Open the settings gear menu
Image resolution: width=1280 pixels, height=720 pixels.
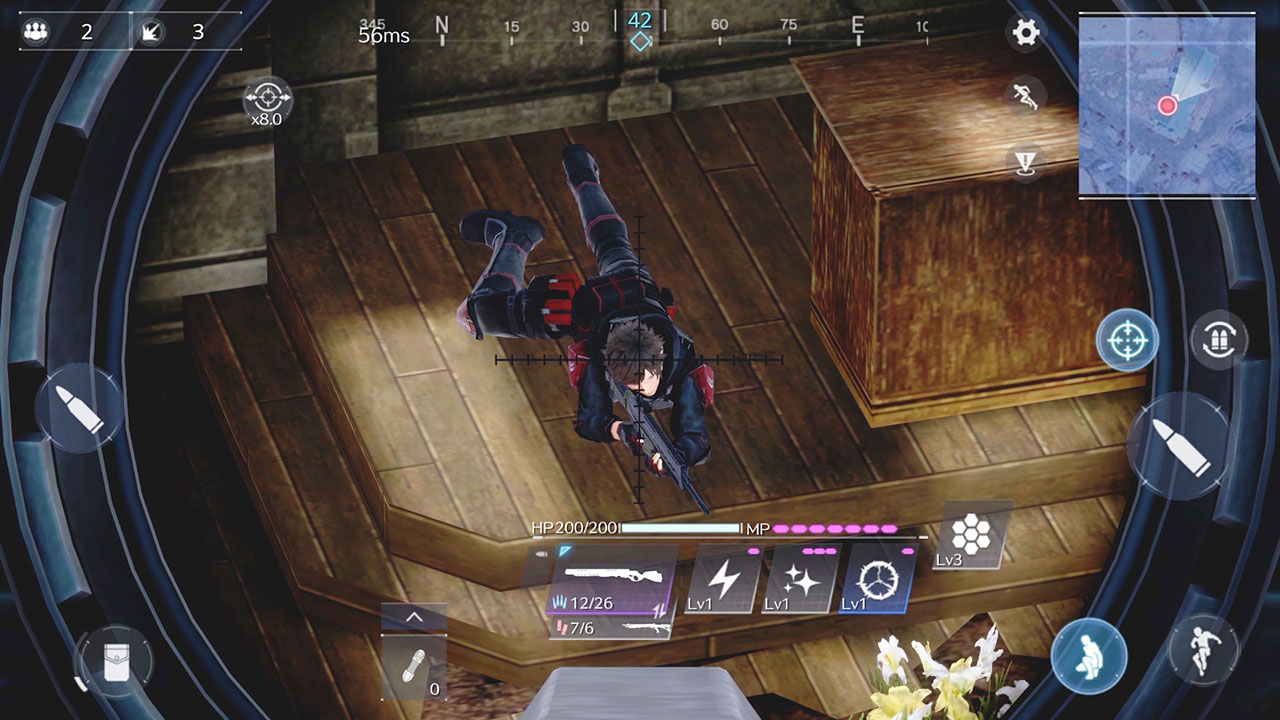(1026, 33)
